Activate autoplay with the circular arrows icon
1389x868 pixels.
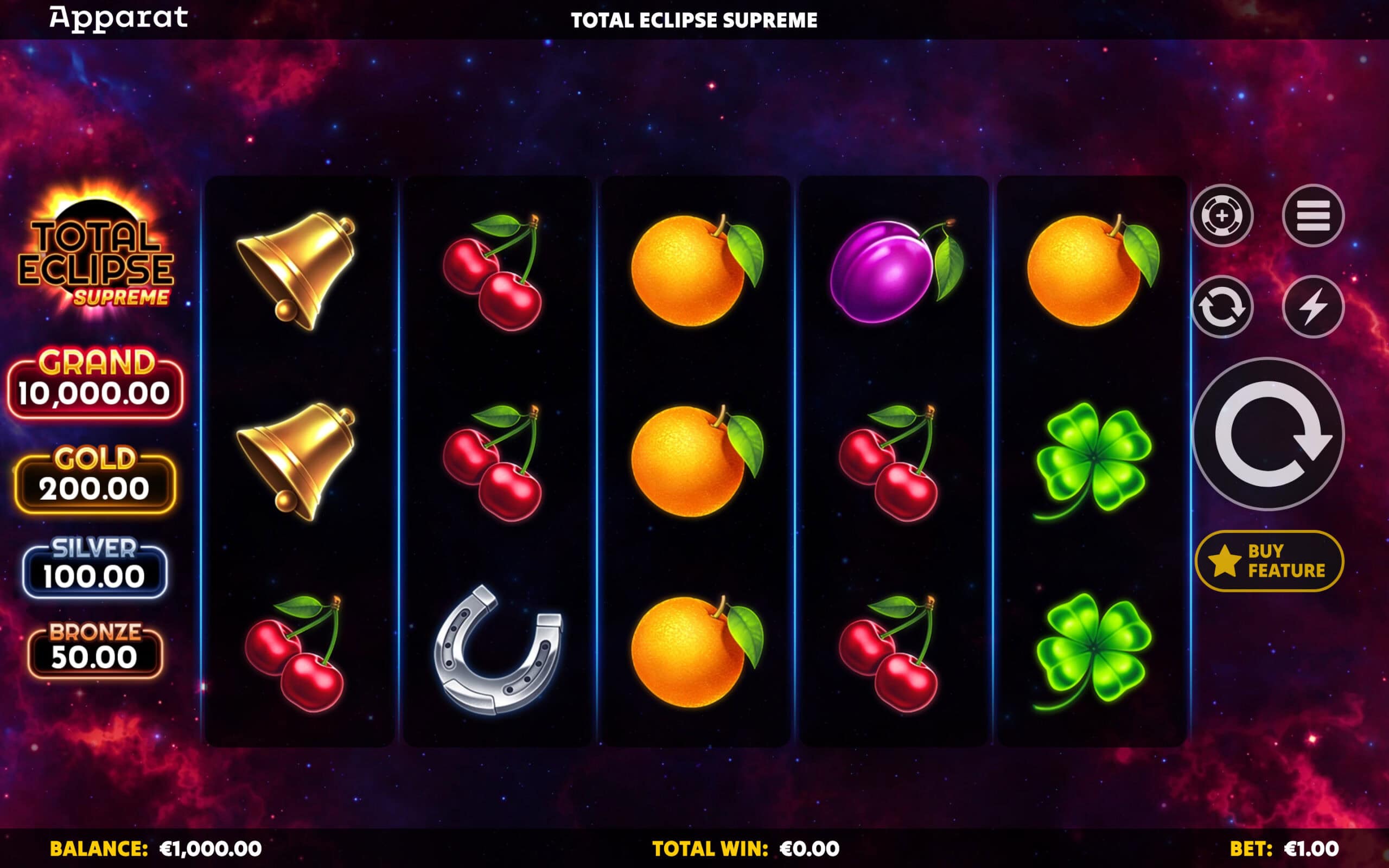1222,307
